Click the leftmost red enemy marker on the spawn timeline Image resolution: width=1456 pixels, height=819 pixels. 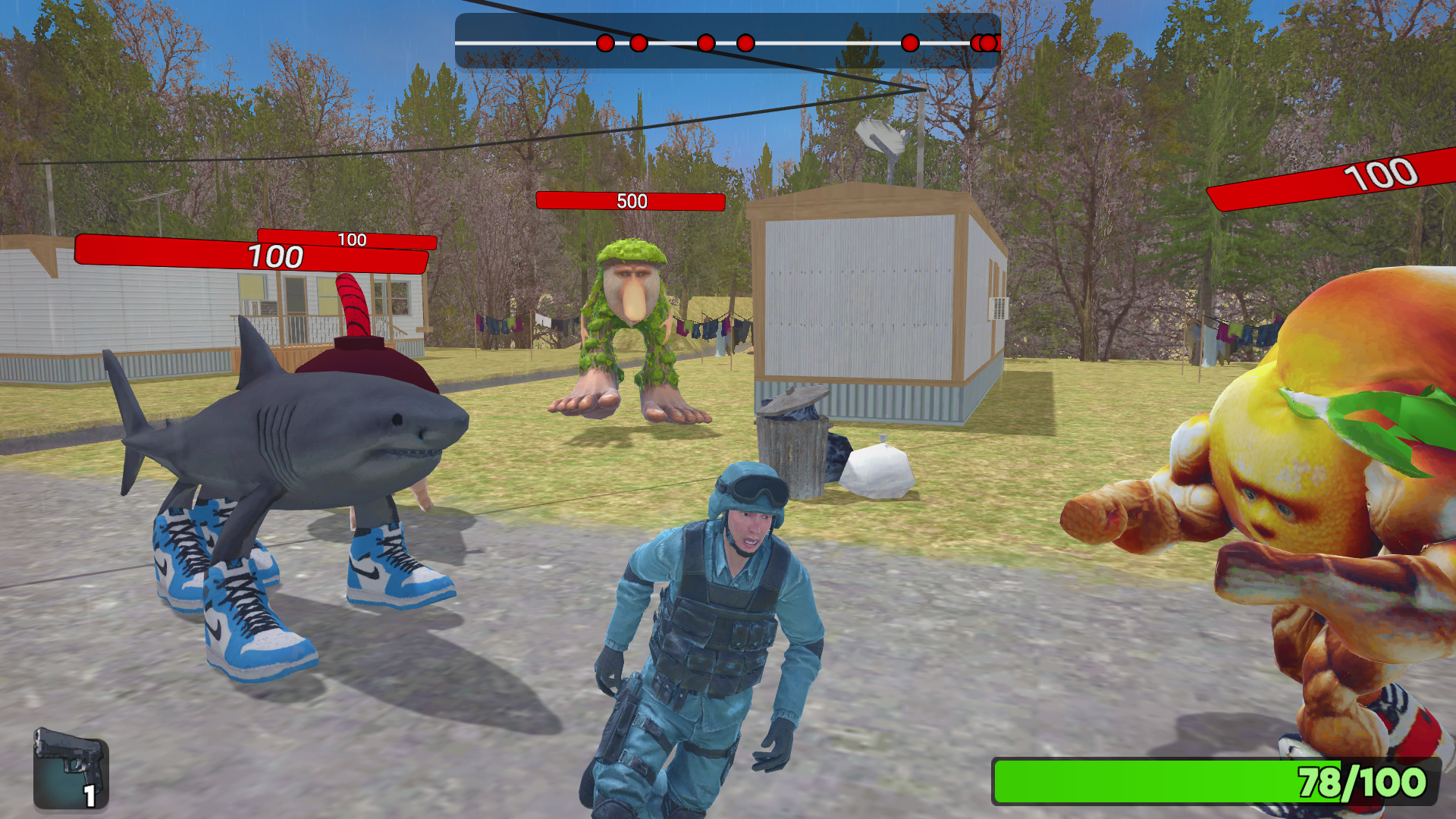[x=604, y=43]
